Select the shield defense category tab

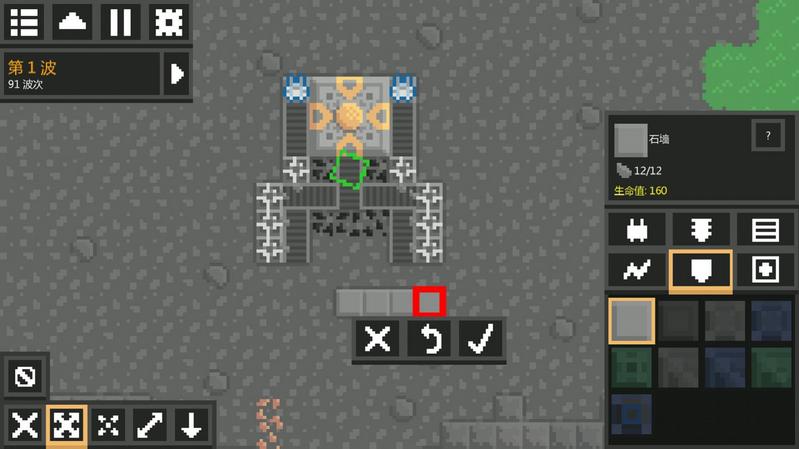[x=701, y=270]
